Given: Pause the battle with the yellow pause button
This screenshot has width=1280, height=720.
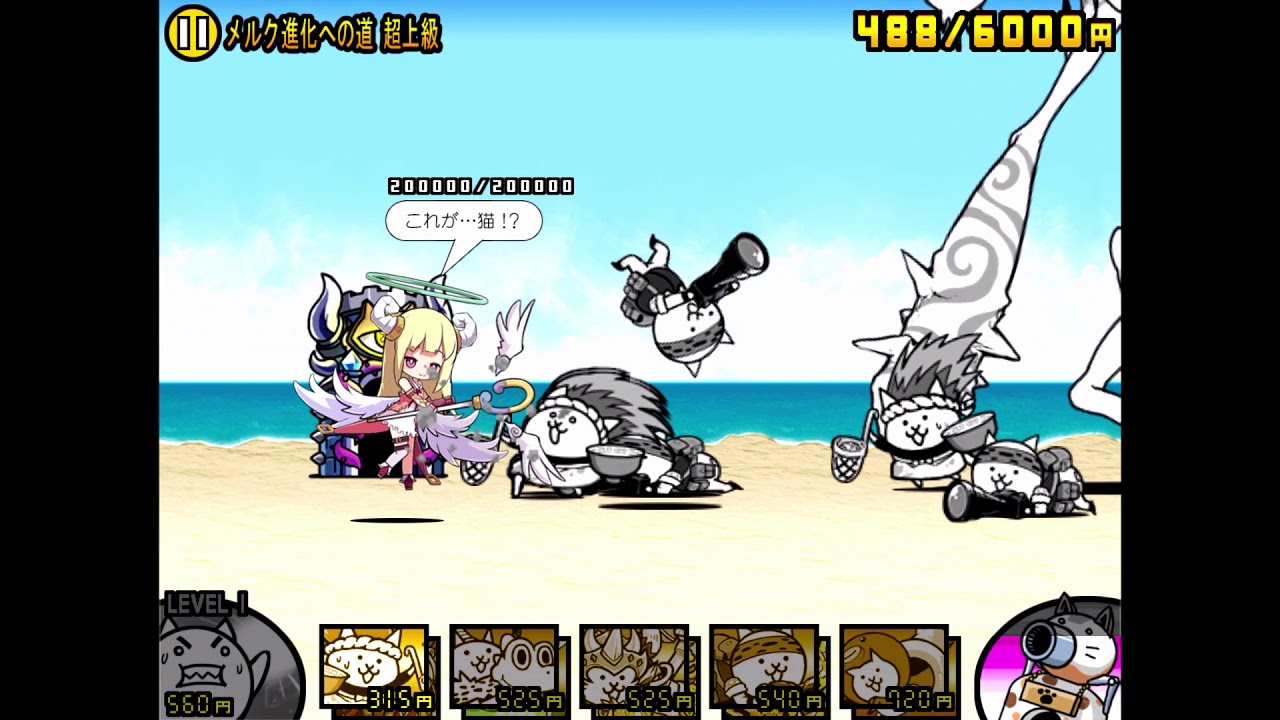Looking at the screenshot, I should pos(192,33).
